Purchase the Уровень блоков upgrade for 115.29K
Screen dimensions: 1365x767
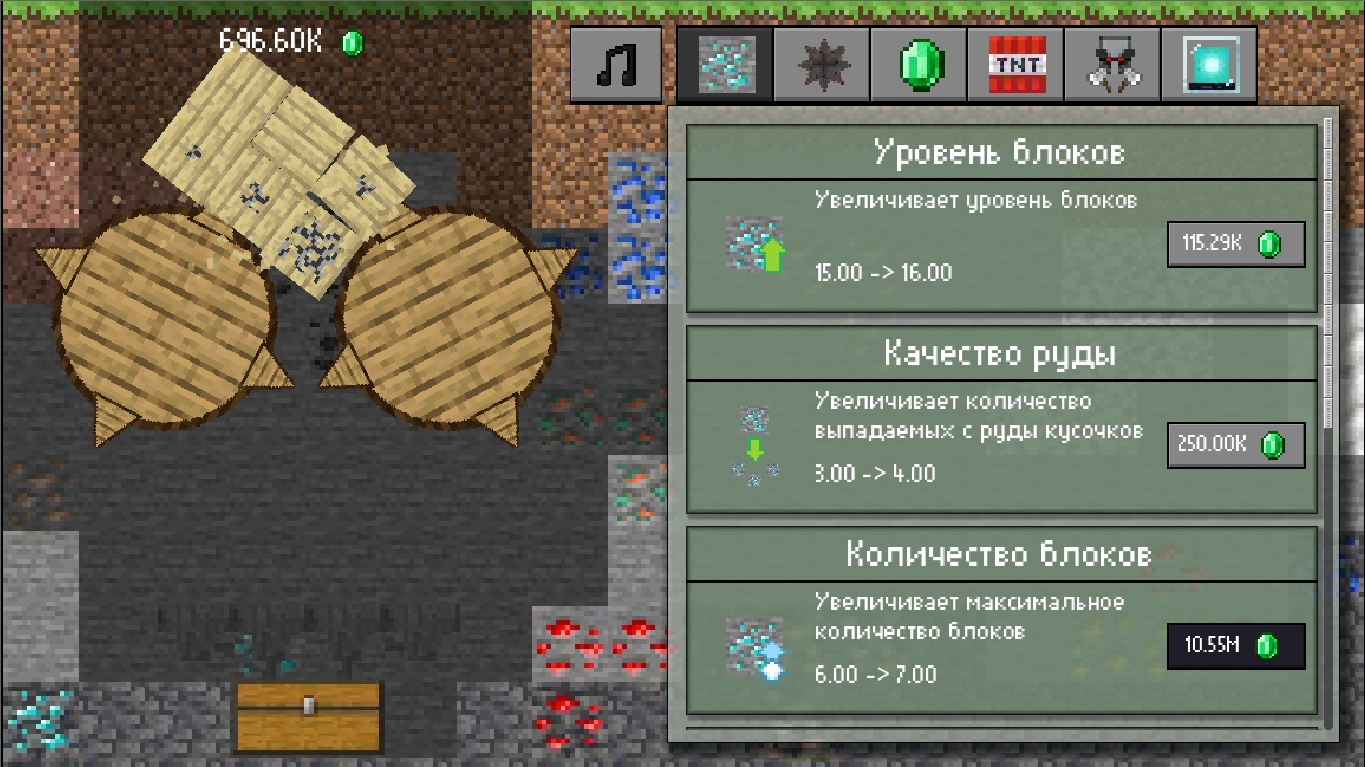tap(1236, 243)
